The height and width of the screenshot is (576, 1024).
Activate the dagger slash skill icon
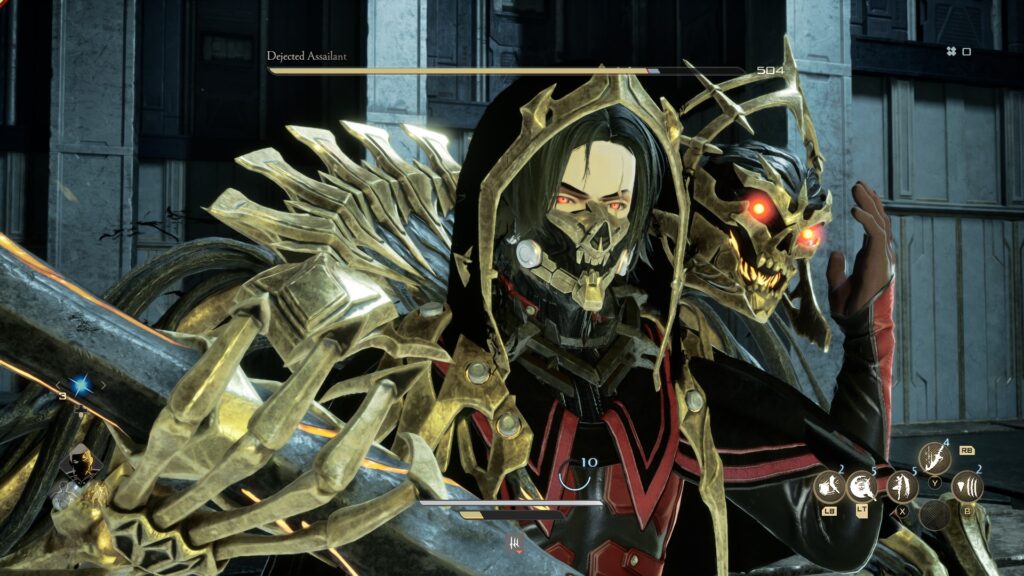click(935, 458)
